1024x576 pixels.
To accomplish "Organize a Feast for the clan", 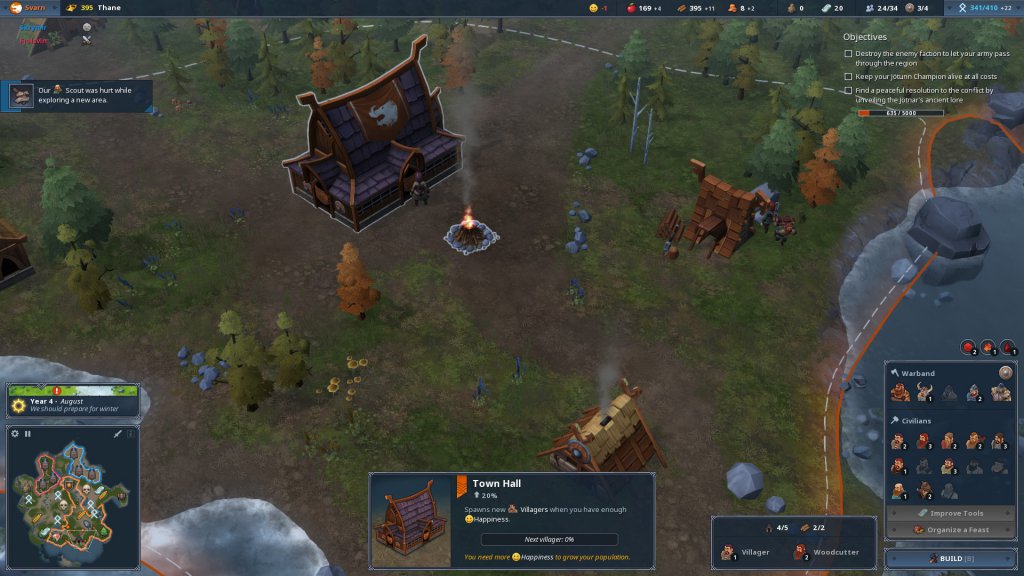I will 951,530.
